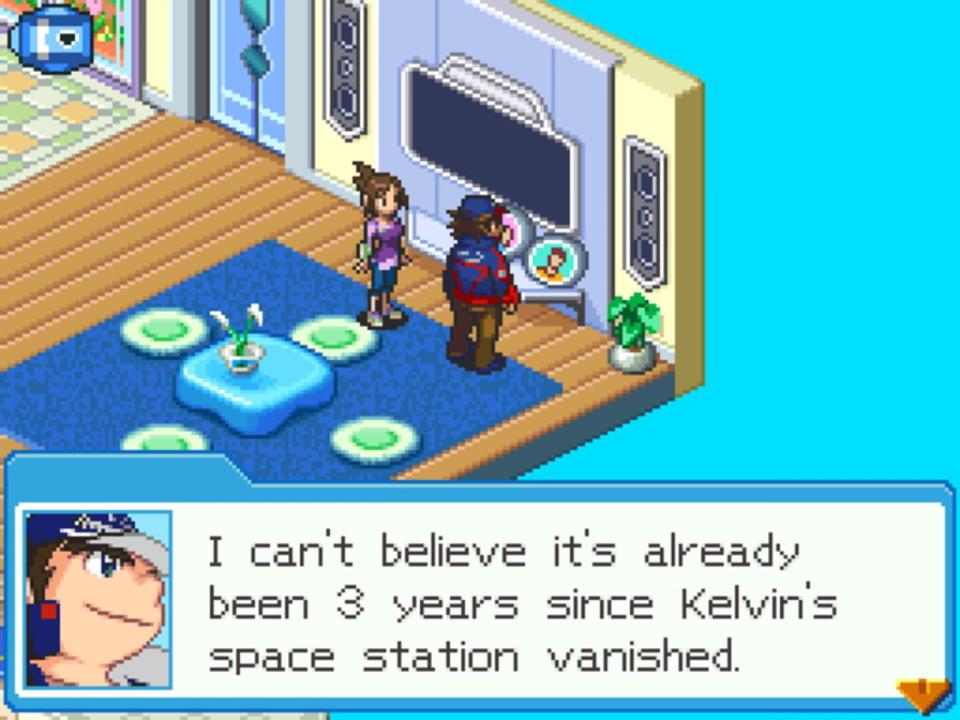
Task: Click the speaker portrait in dialogue box
Action: point(98,599)
